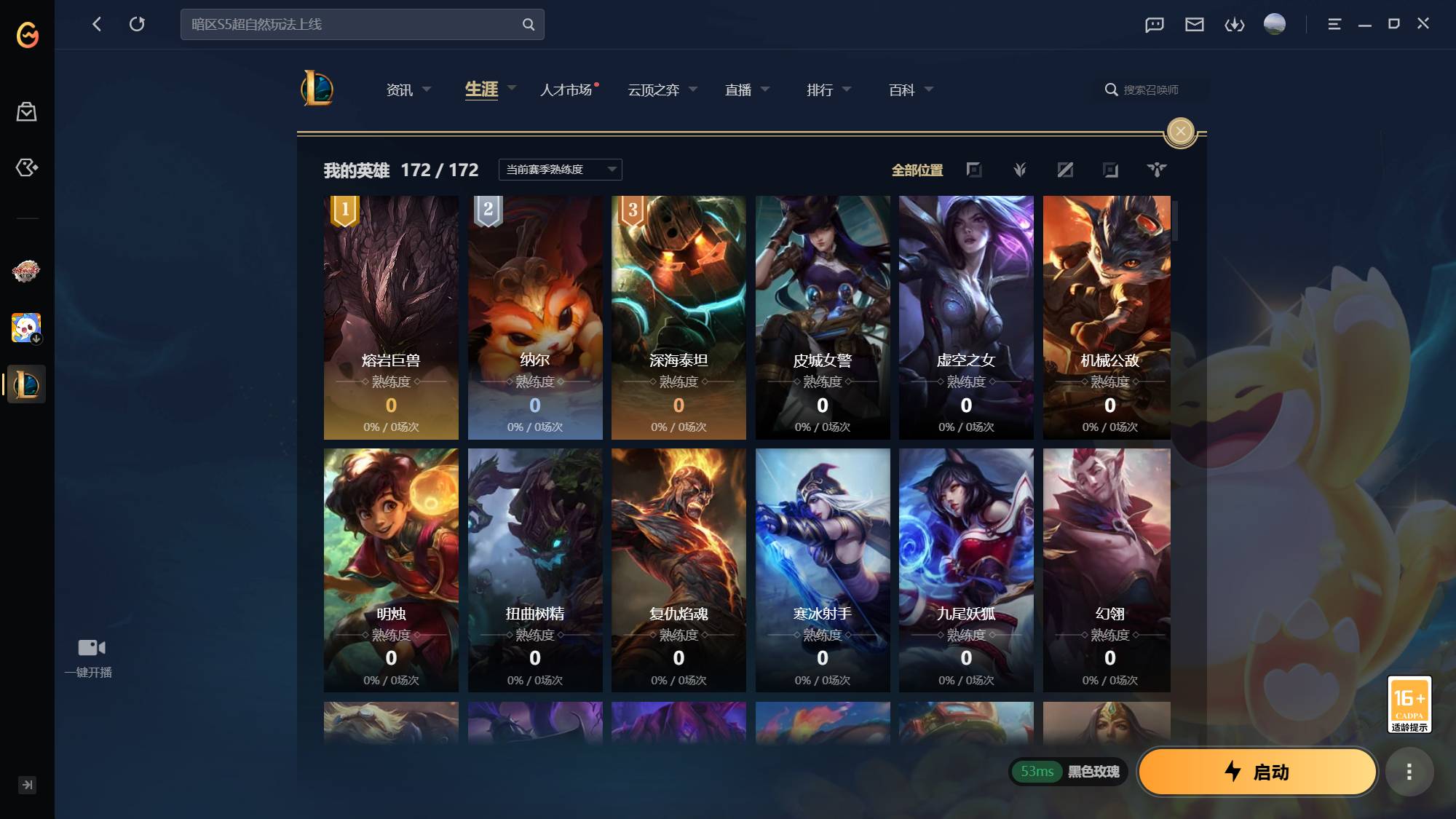Open the 直播 menu item
Viewport: 1456px width, 819px height.
740,90
